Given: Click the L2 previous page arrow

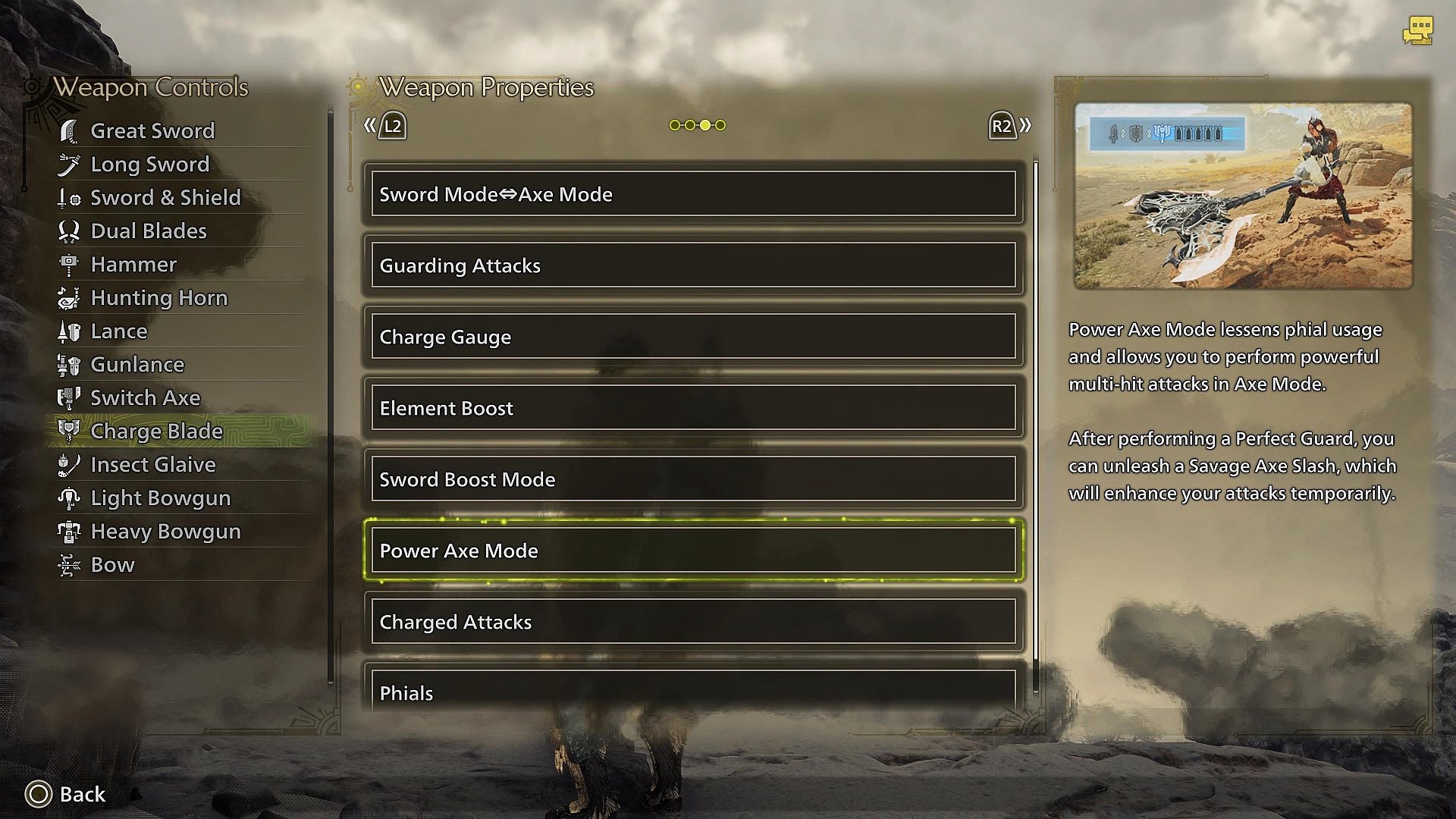Looking at the screenshot, I should (385, 126).
